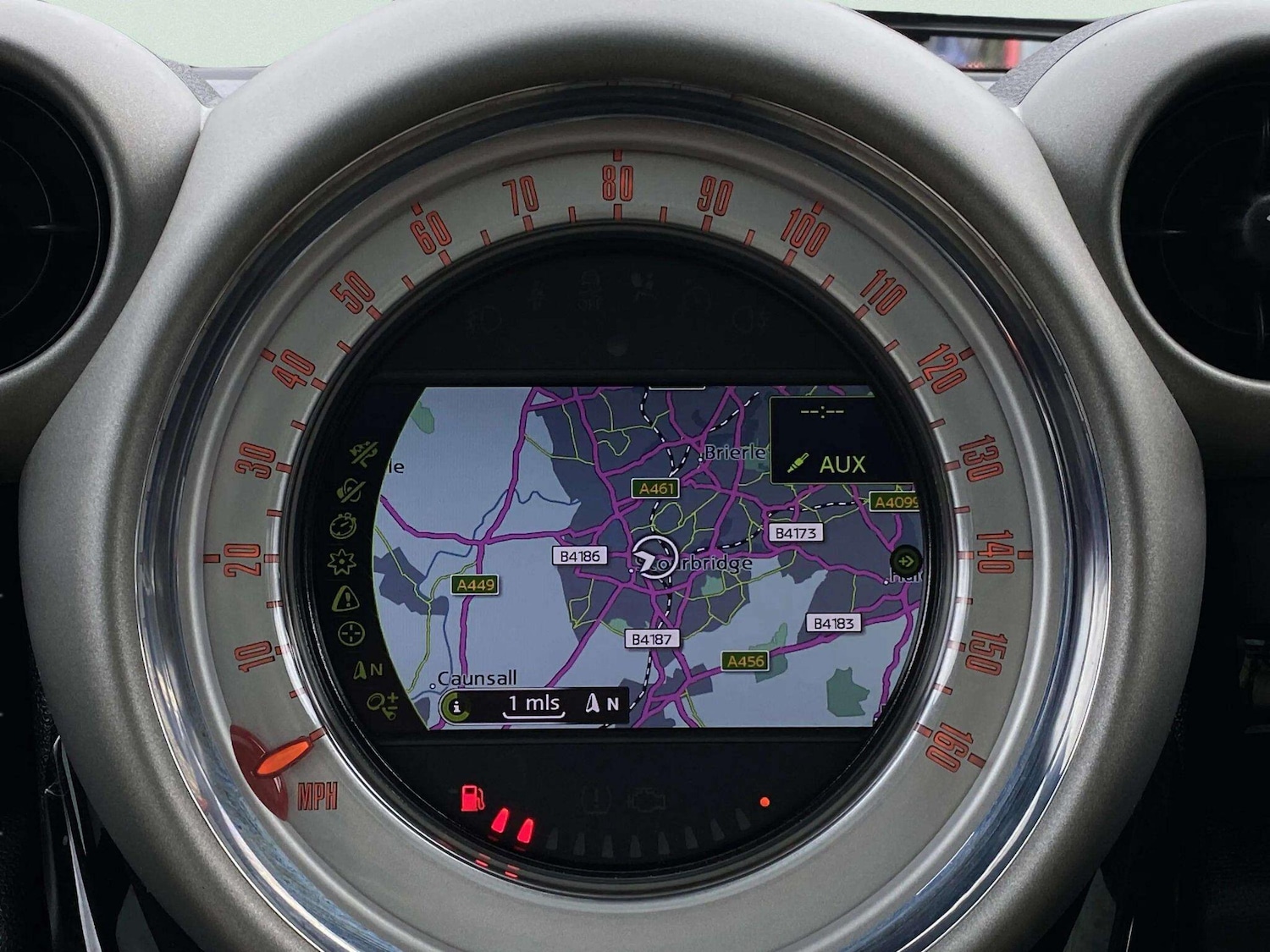Viewport: 1270px width, 952px height.
Task: Select the star-shaped points of interest icon
Action: click(x=342, y=561)
